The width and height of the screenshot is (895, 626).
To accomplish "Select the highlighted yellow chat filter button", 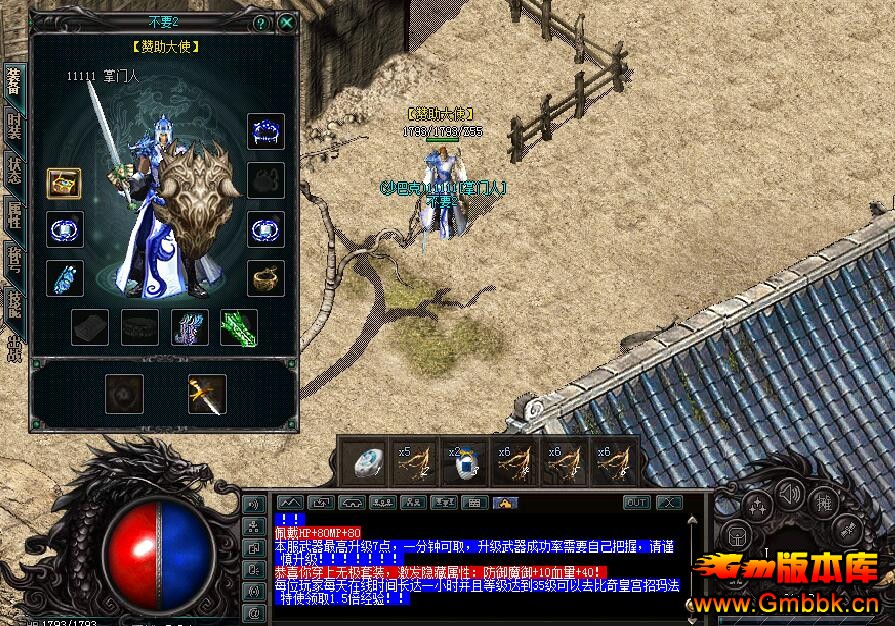I will tap(506, 502).
